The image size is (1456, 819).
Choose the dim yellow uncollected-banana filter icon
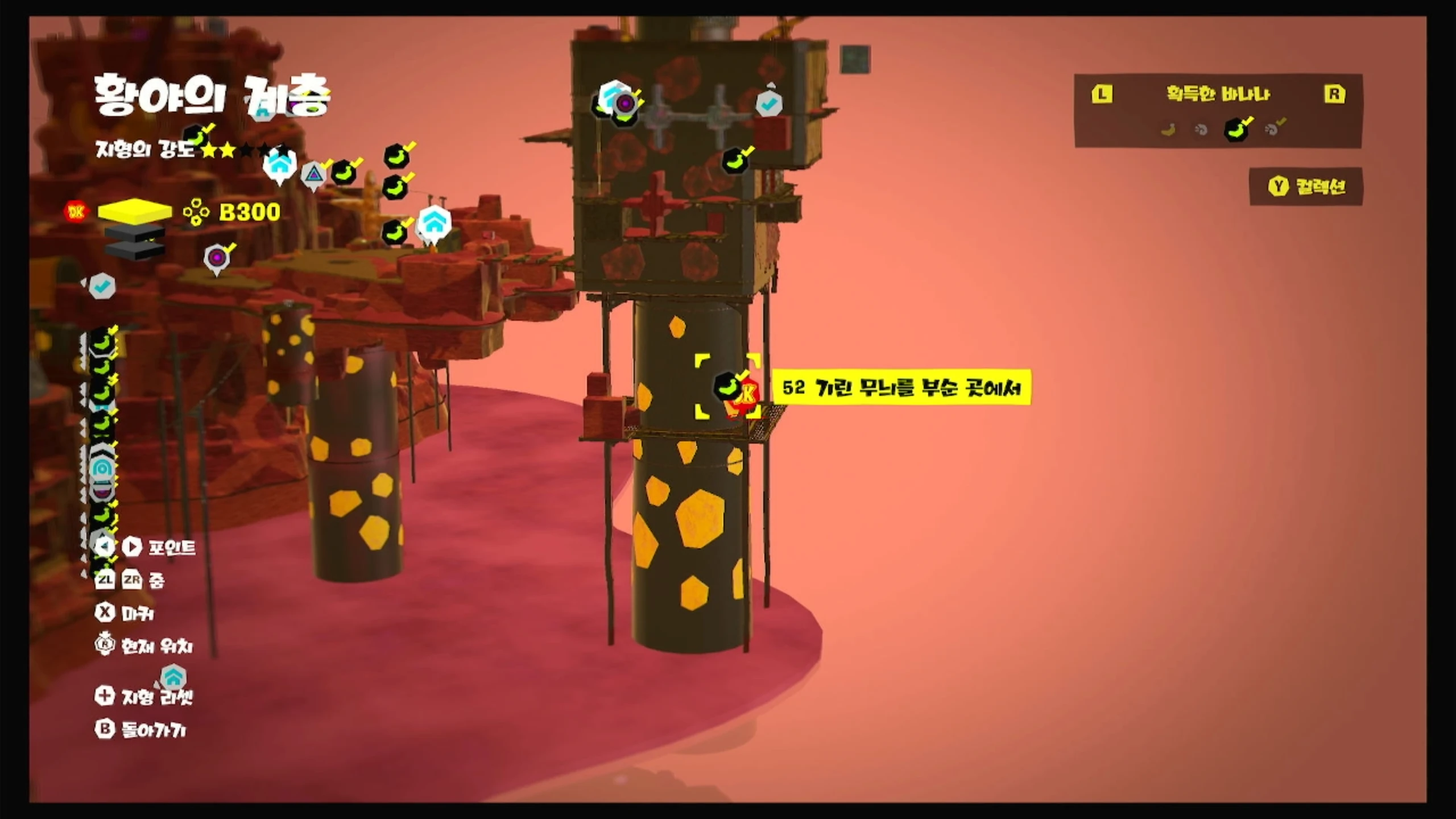tap(1169, 130)
